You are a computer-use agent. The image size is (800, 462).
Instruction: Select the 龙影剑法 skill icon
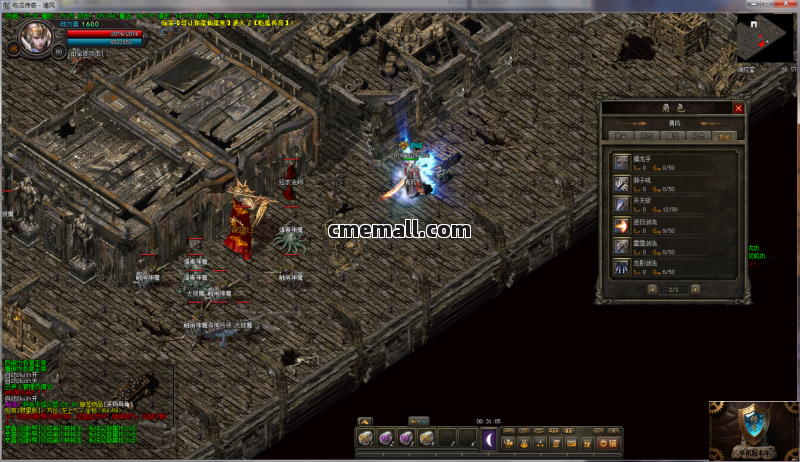[x=622, y=268]
